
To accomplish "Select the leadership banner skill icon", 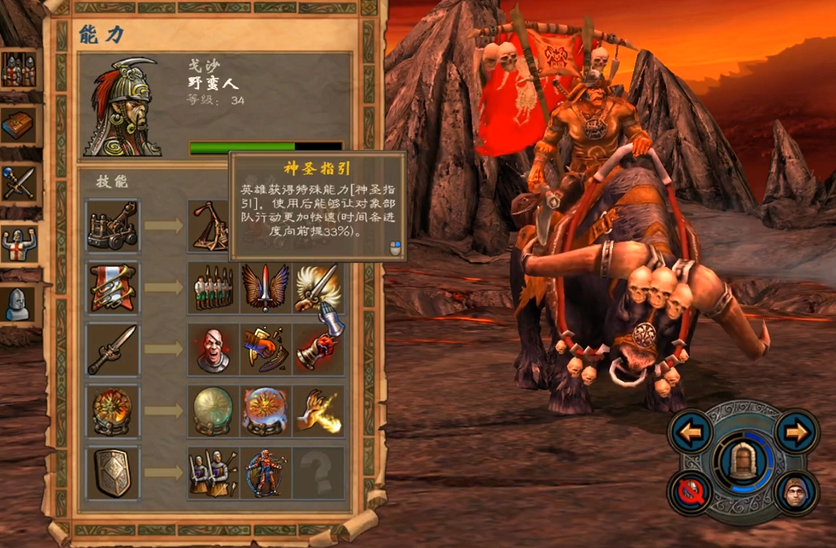I will (112, 288).
